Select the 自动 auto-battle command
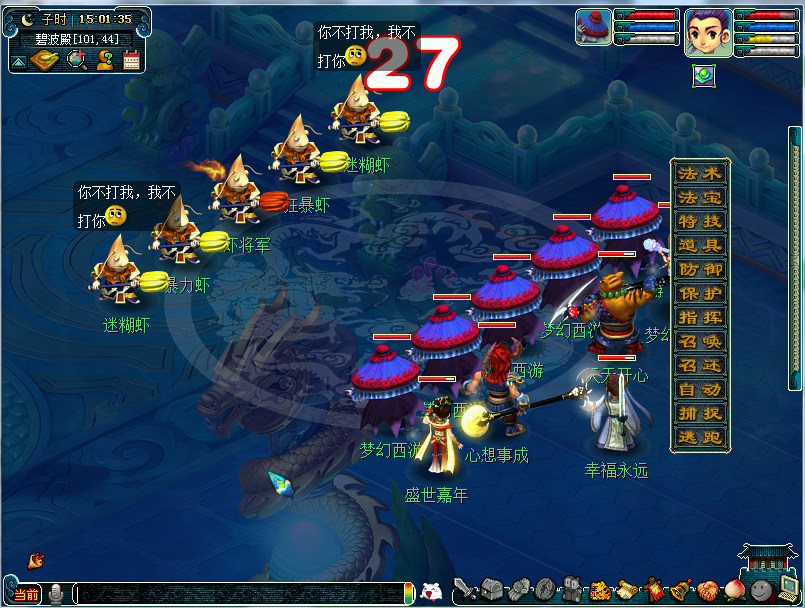 pyautogui.click(x=700, y=389)
